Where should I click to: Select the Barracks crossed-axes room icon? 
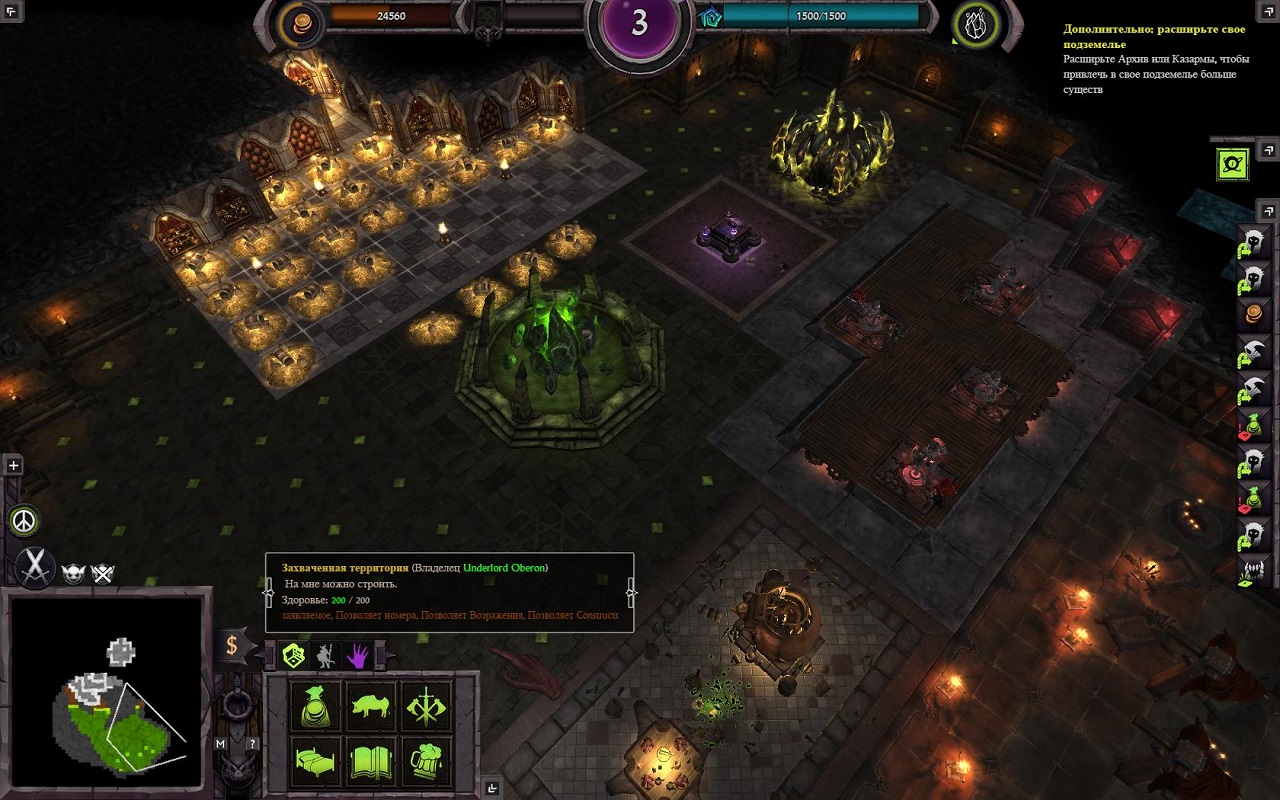(427, 707)
